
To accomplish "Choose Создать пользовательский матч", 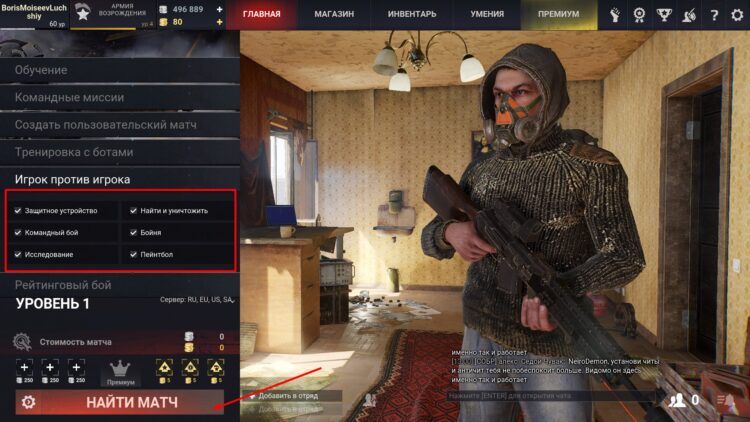I will (x=105, y=125).
